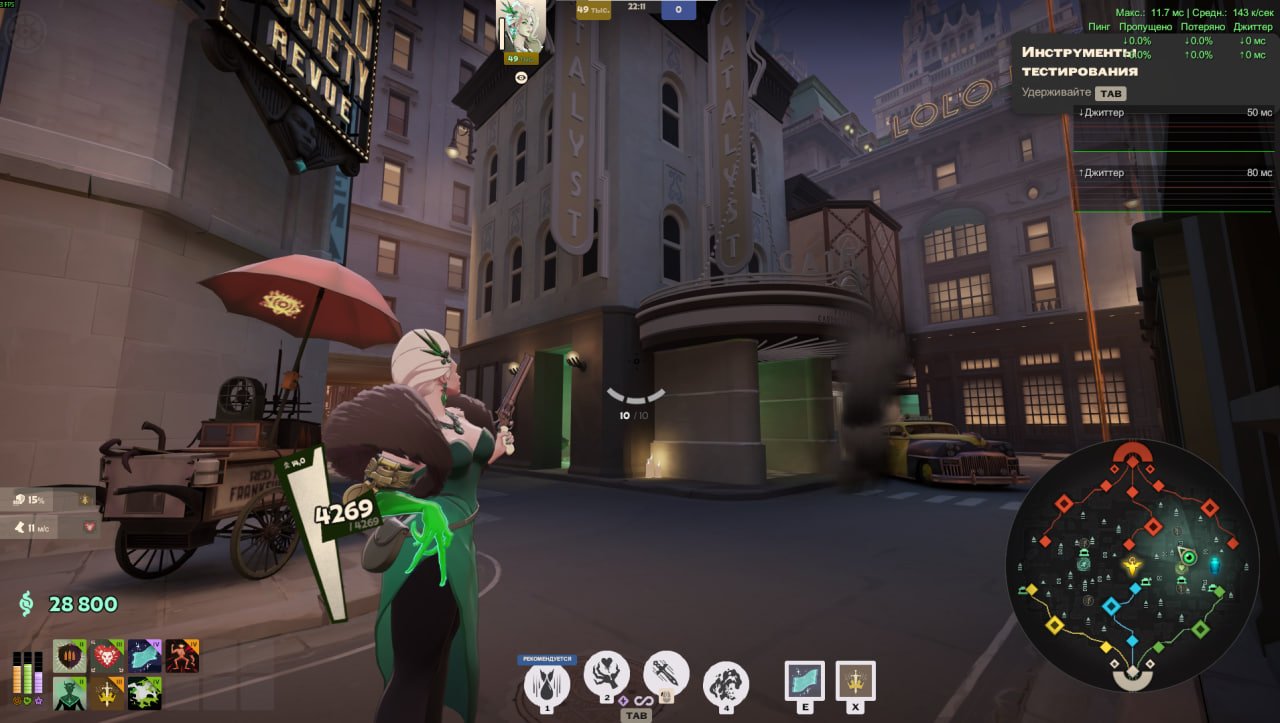Open the testing tools panel
The image size is (1280, 723).
(1080, 62)
